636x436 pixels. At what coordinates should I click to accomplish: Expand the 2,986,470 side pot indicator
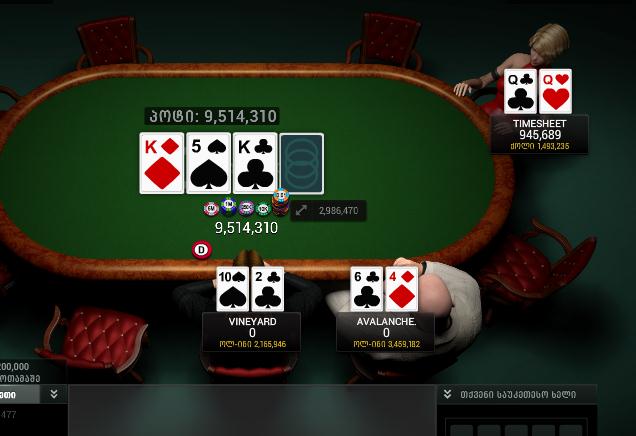tap(302, 211)
